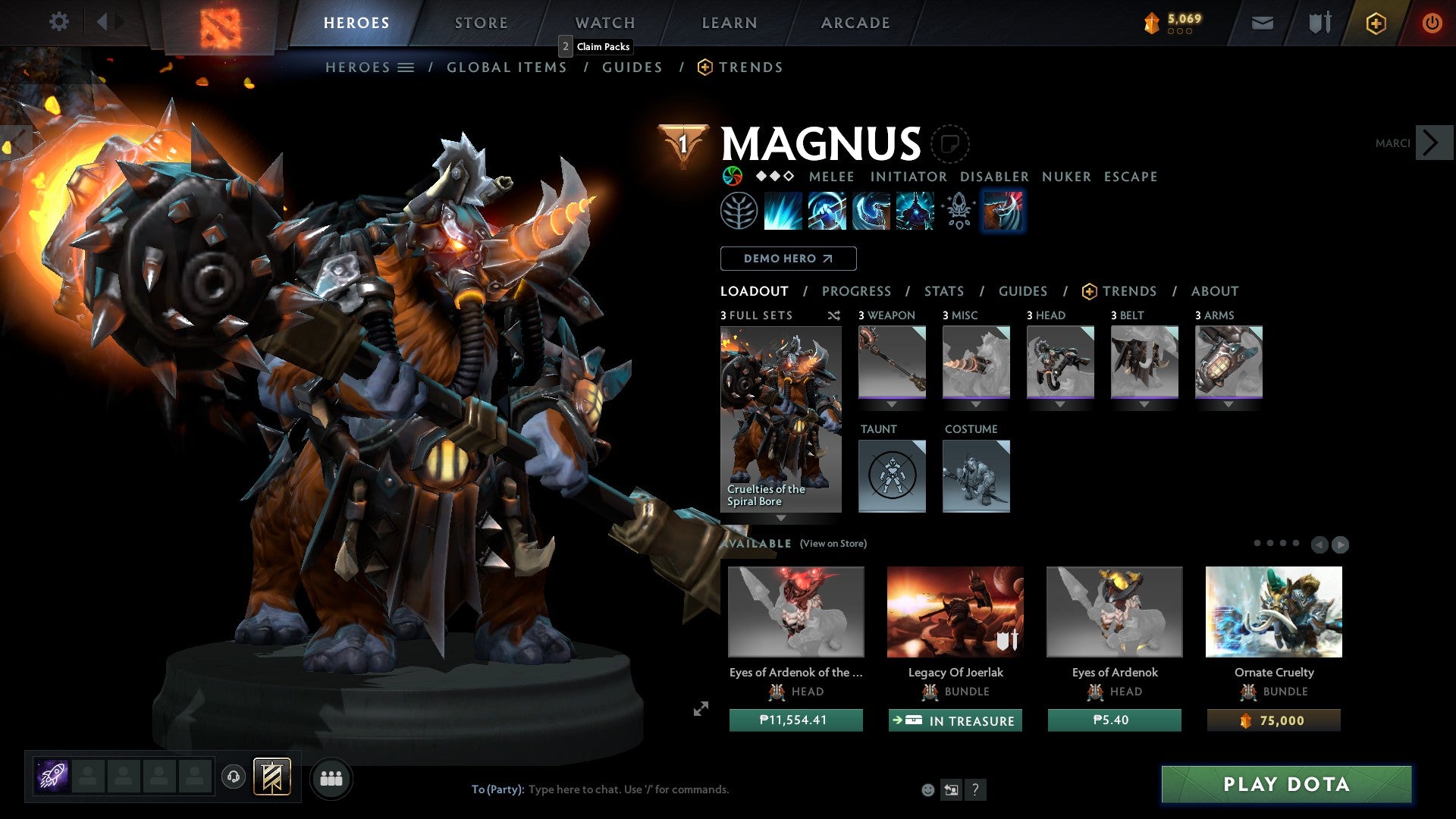Click the settings gear at top left

[x=58, y=22]
